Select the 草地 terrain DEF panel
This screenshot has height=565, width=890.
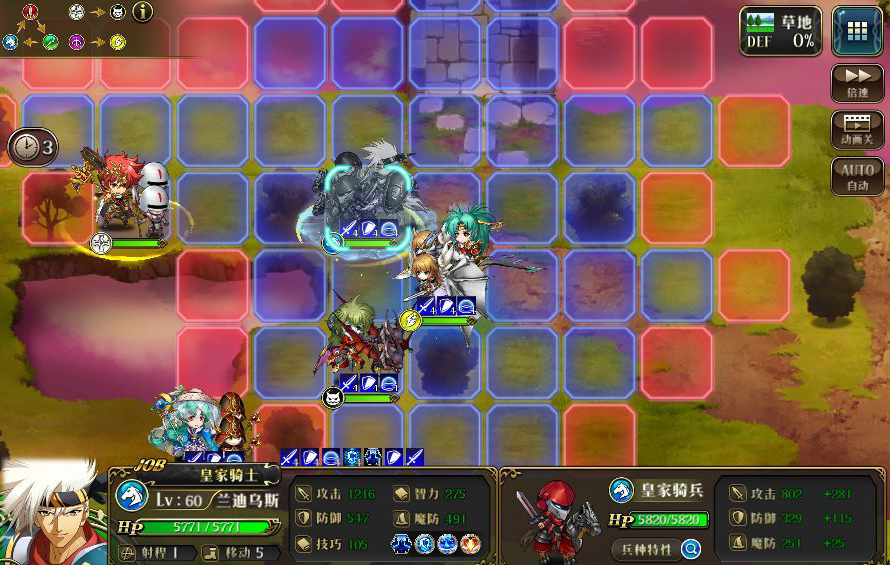780,30
